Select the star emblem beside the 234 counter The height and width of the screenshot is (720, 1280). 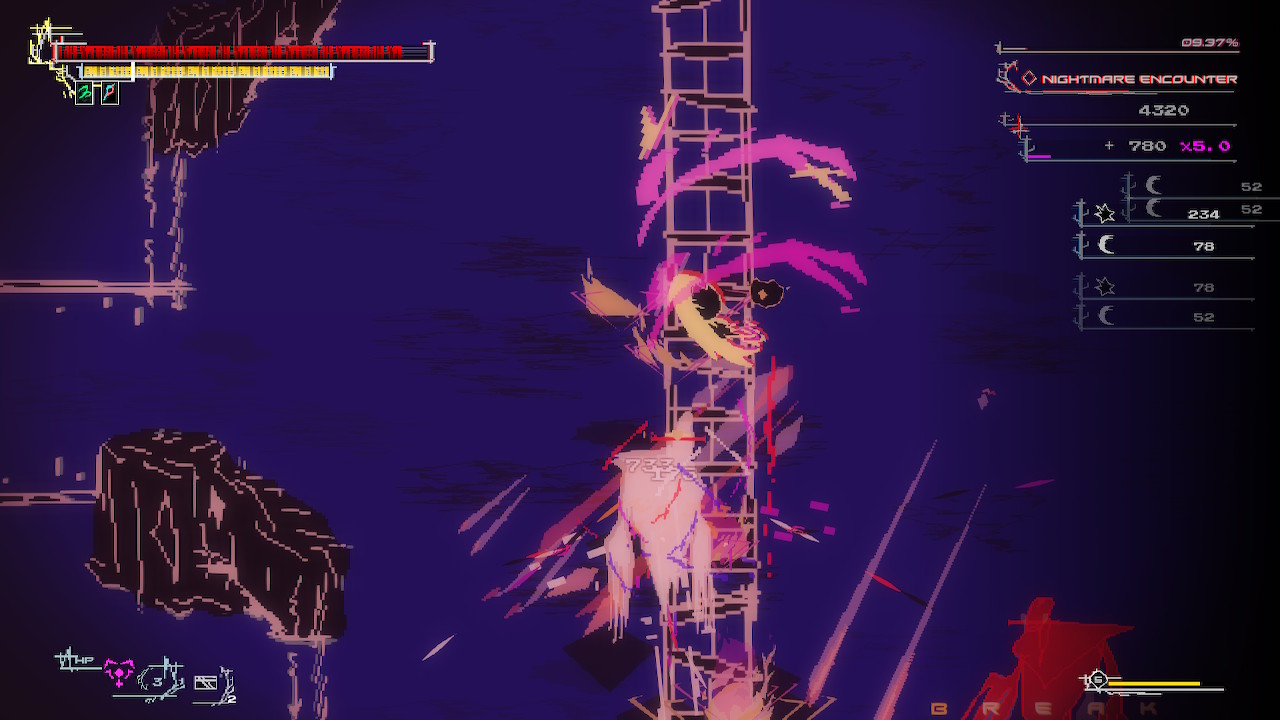click(1104, 214)
